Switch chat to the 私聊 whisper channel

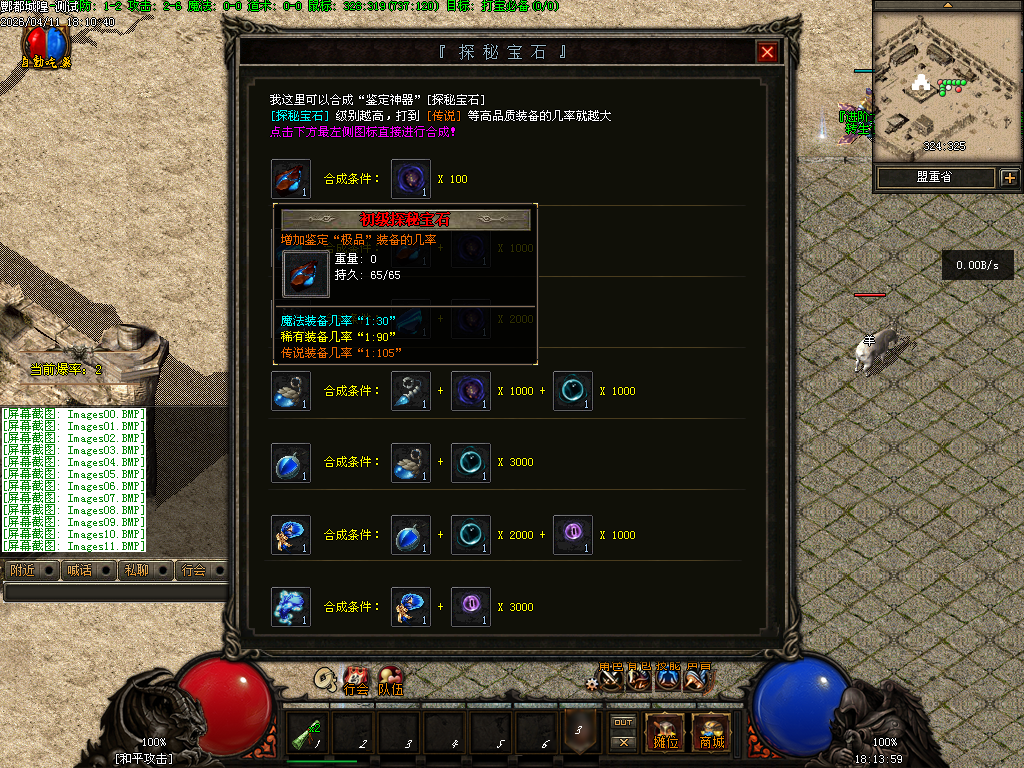click(x=135, y=570)
